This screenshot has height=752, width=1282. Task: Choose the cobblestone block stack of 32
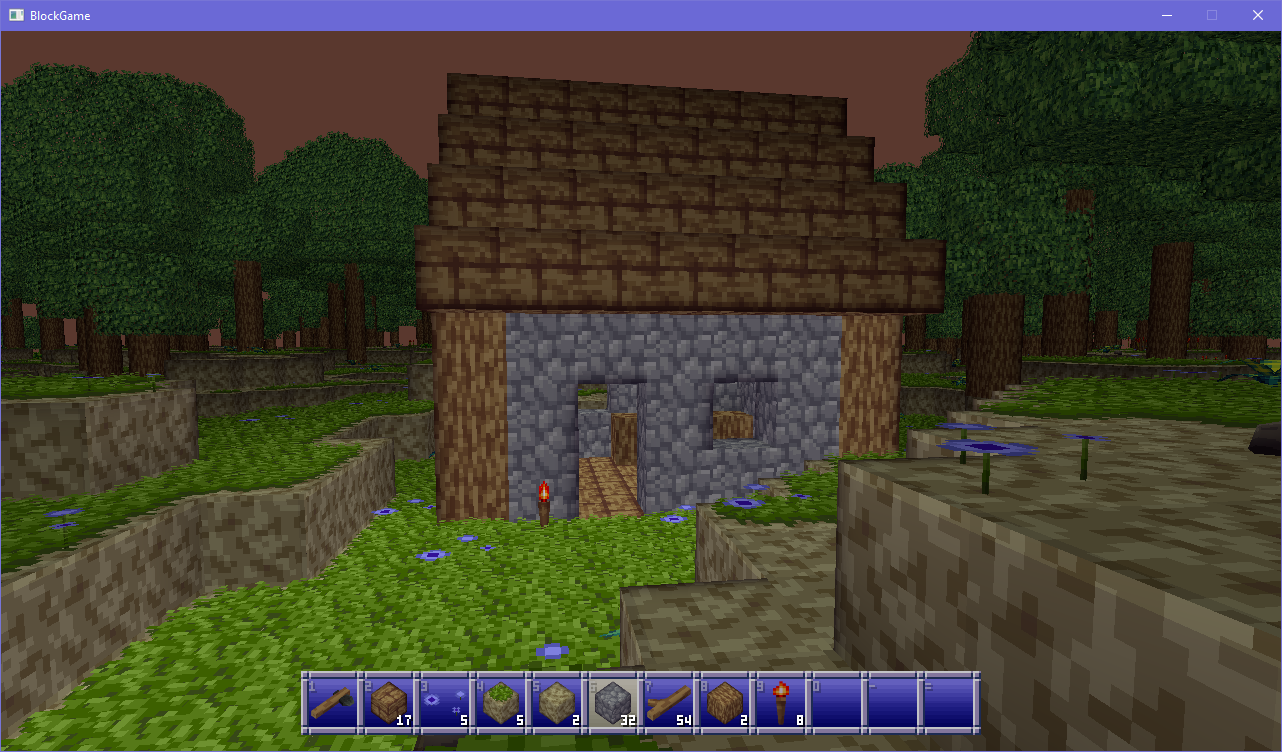click(x=612, y=703)
